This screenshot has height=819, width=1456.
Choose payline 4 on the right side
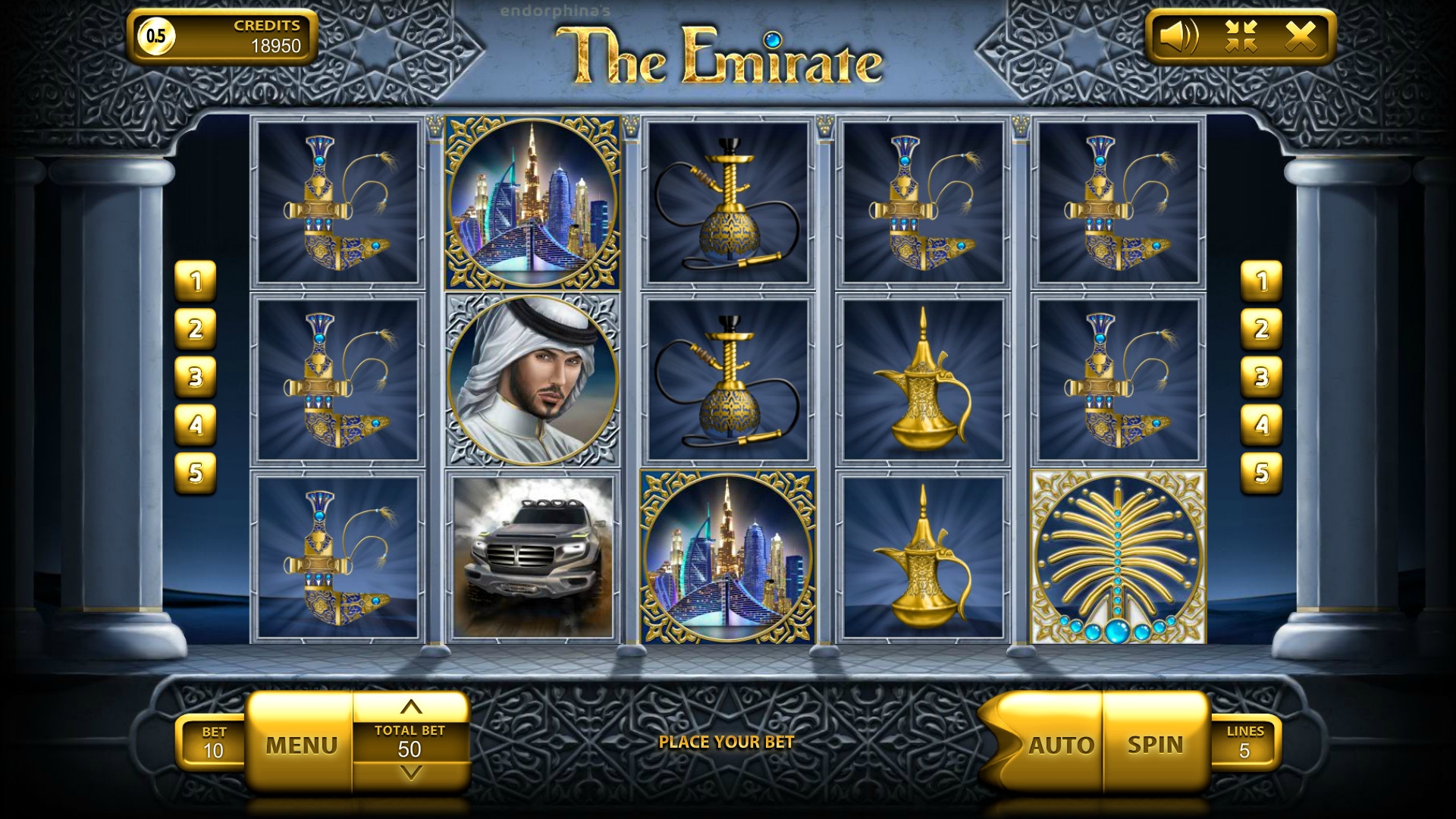(x=1261, y=425)
